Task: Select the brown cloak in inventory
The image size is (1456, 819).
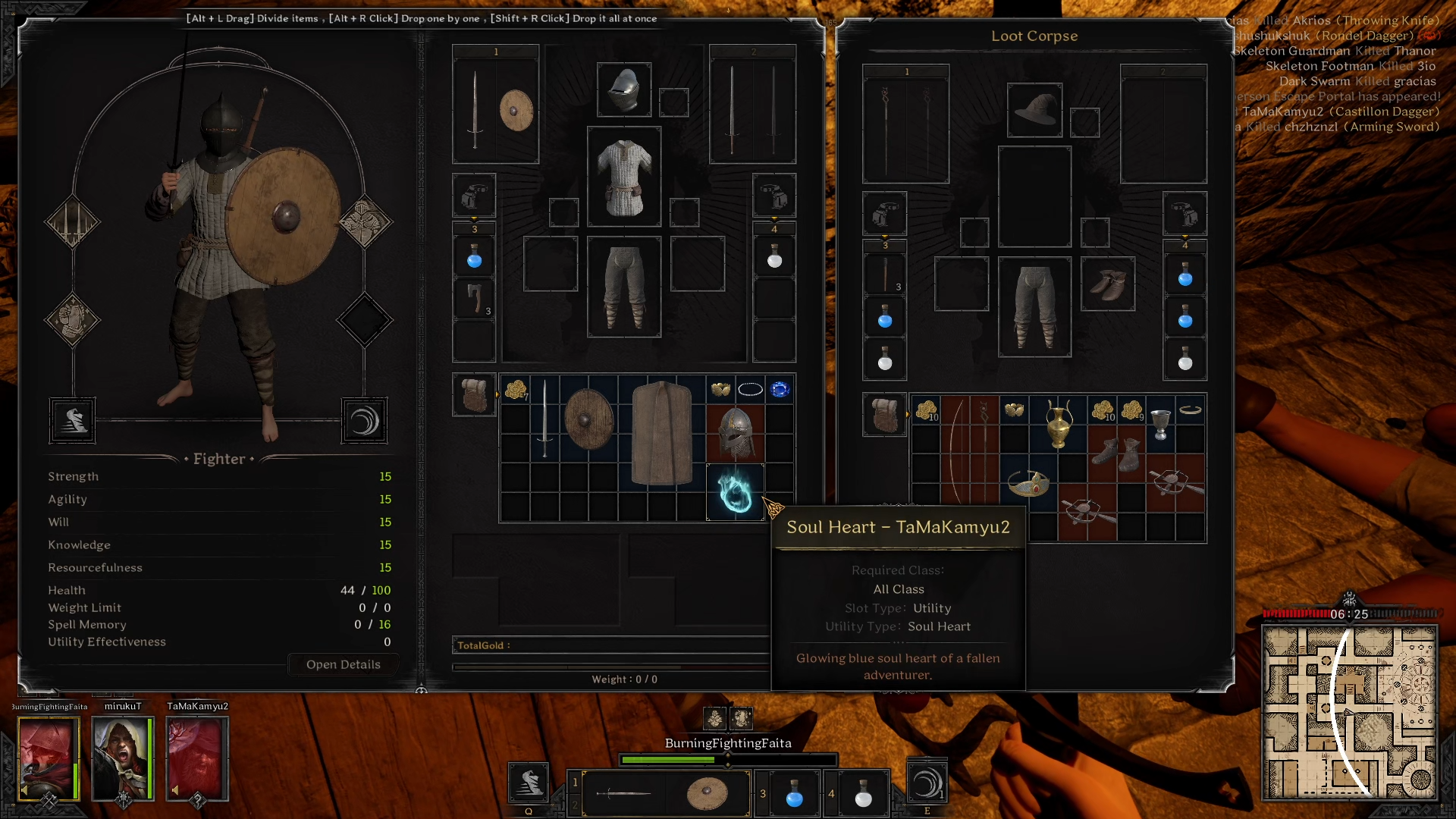Action: click(x=661, y=432)
